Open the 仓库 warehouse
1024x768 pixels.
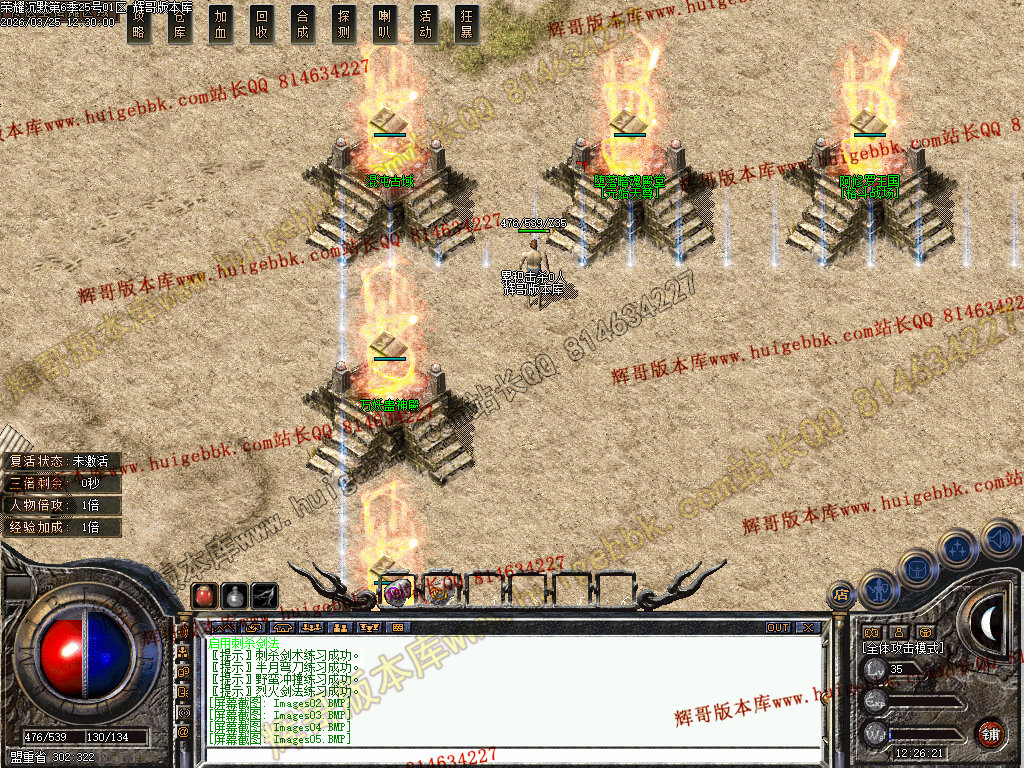pyautogui.click(x=180, y=24)
